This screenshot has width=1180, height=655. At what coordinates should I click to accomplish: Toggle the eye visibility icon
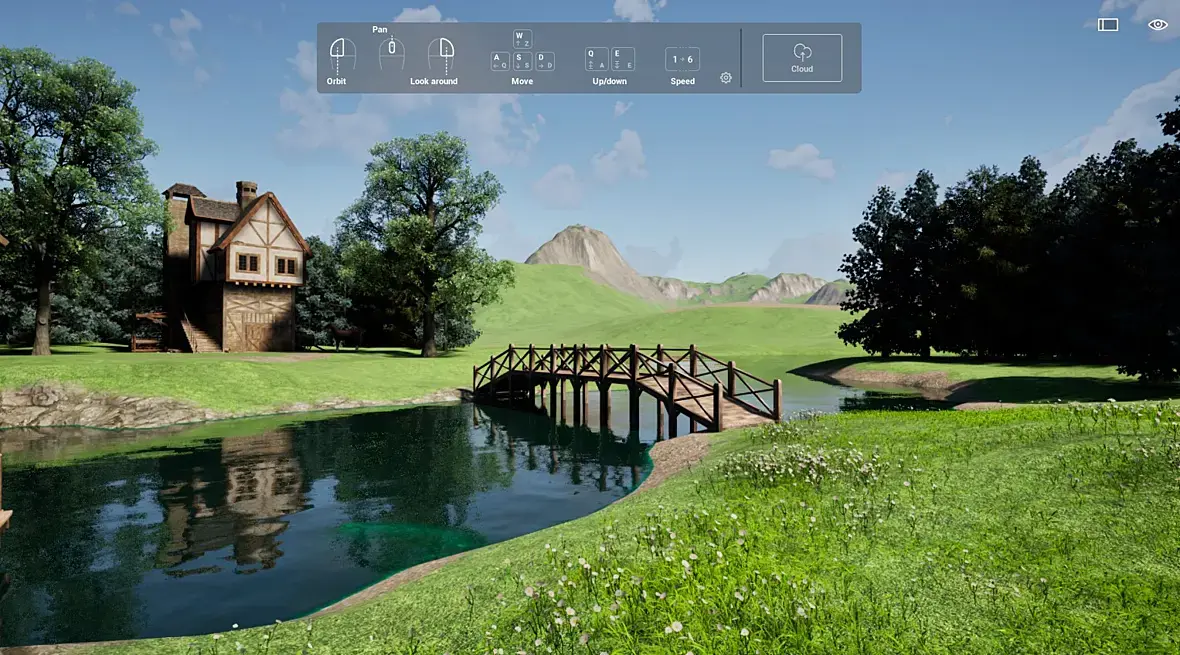tap(1158, 25)
